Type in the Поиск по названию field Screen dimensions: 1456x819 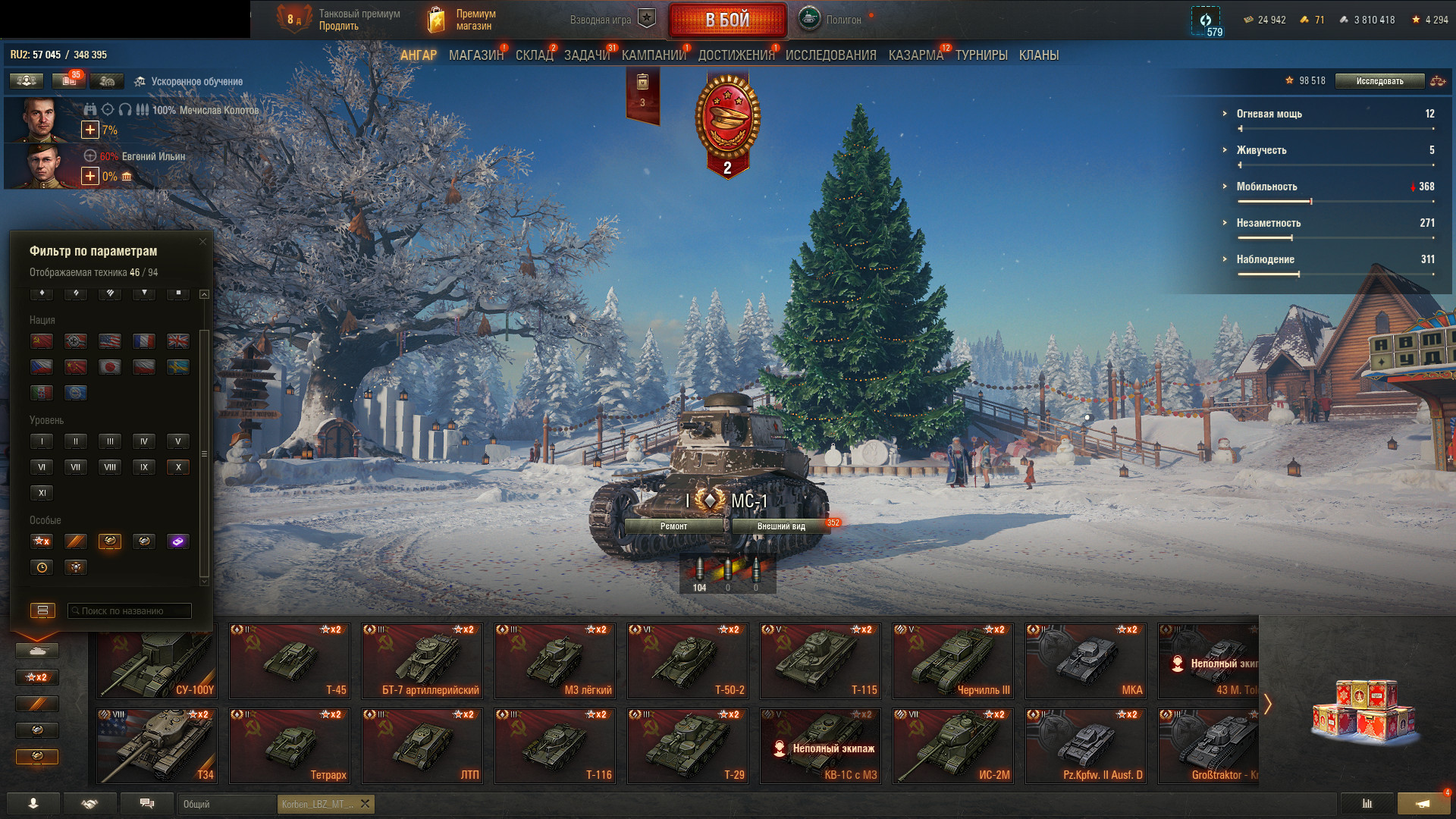130,611
